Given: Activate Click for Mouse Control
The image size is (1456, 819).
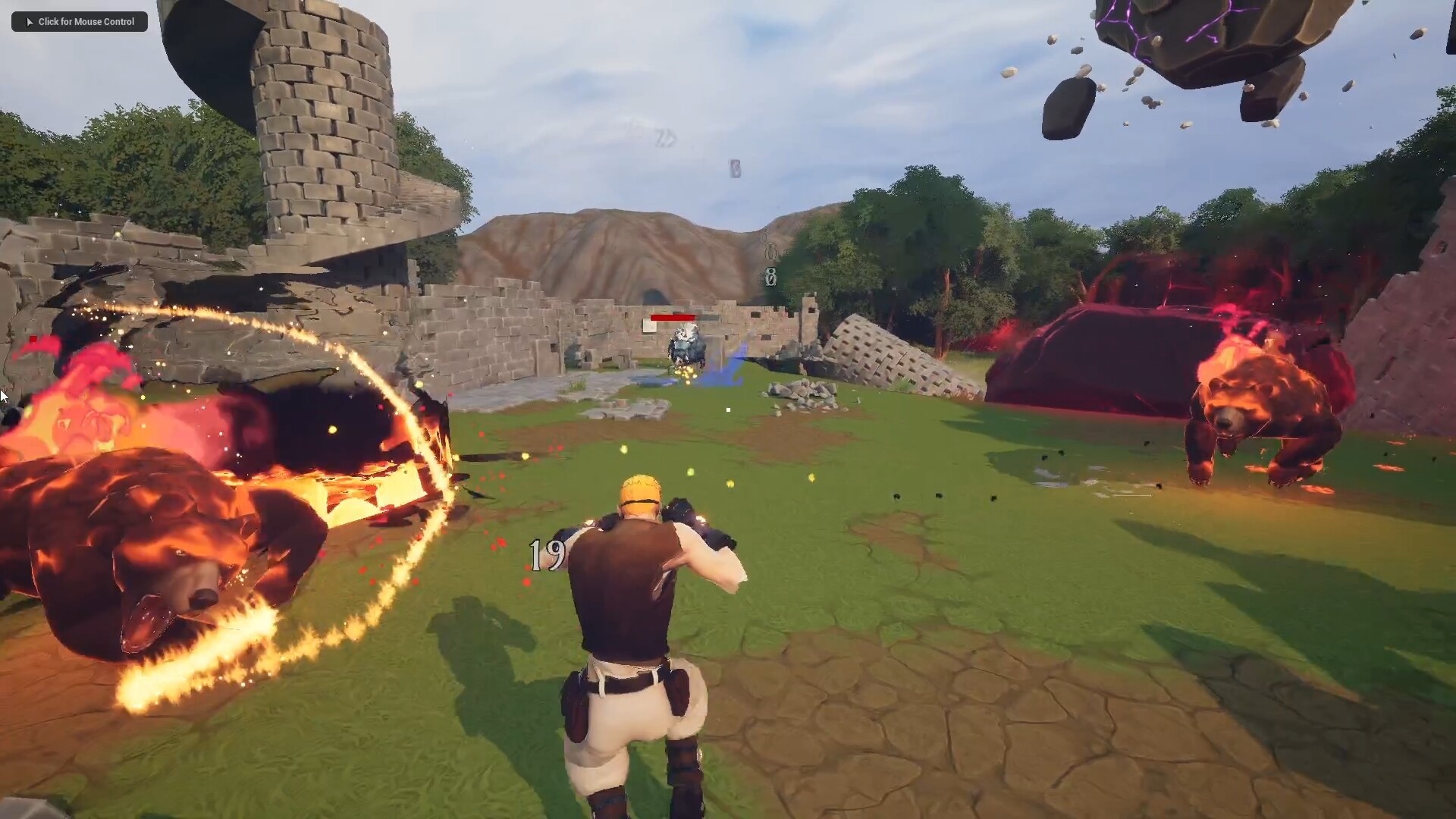Looking at the screenshot, I should coord(78,21).
